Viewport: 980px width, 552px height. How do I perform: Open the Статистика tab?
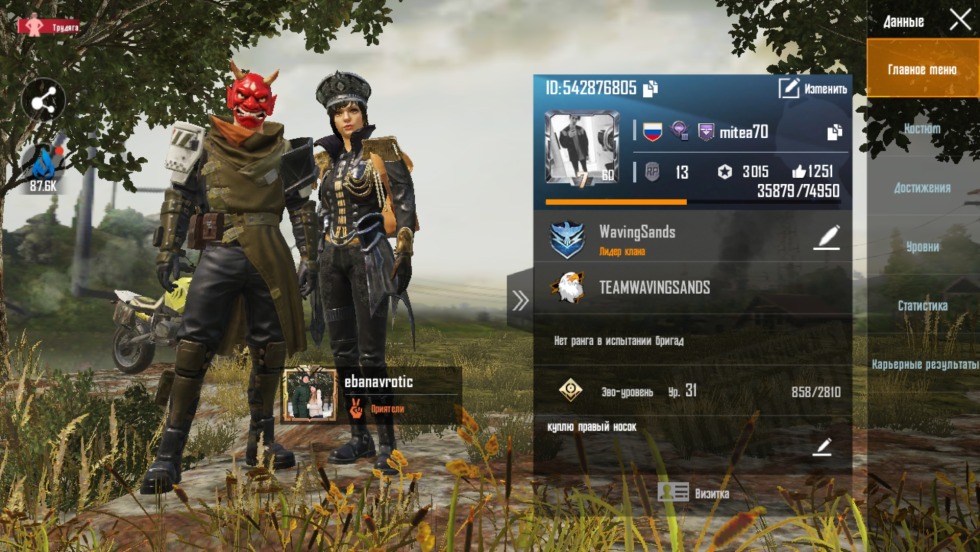click(922, 306)
